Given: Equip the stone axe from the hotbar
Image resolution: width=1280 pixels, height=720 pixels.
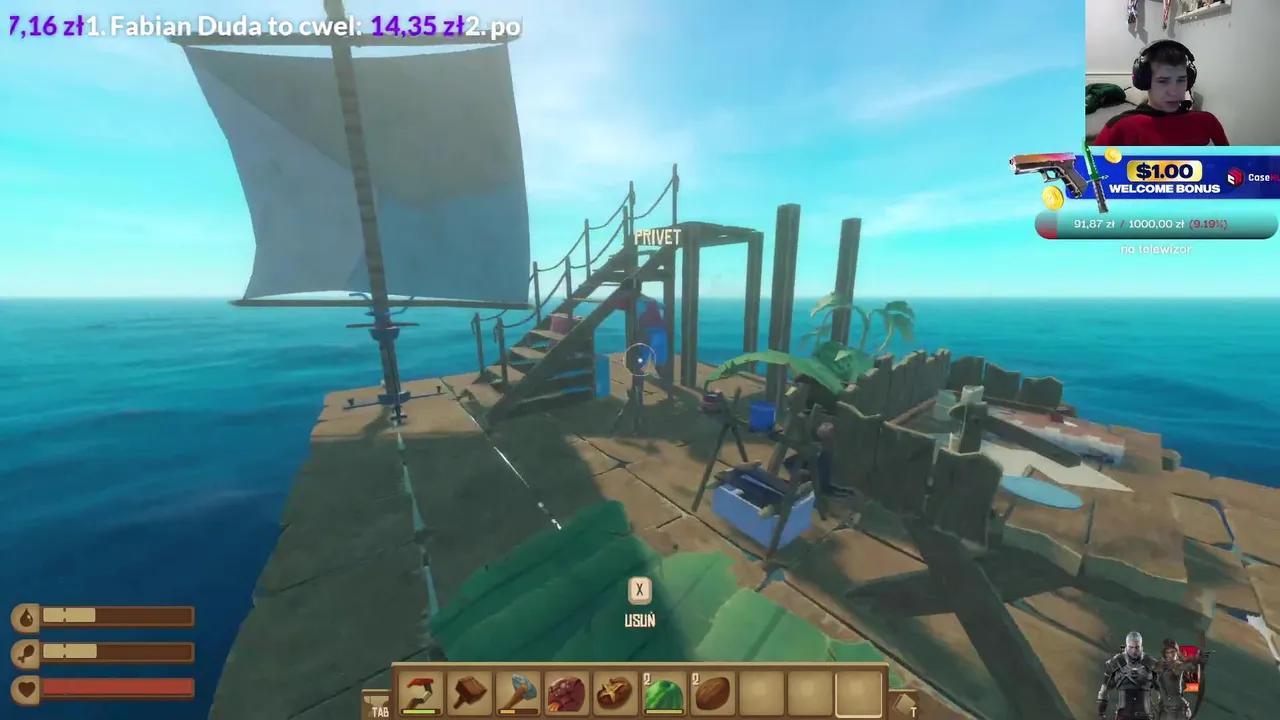Looking at the screenshot, I should [x=517, y=692].
